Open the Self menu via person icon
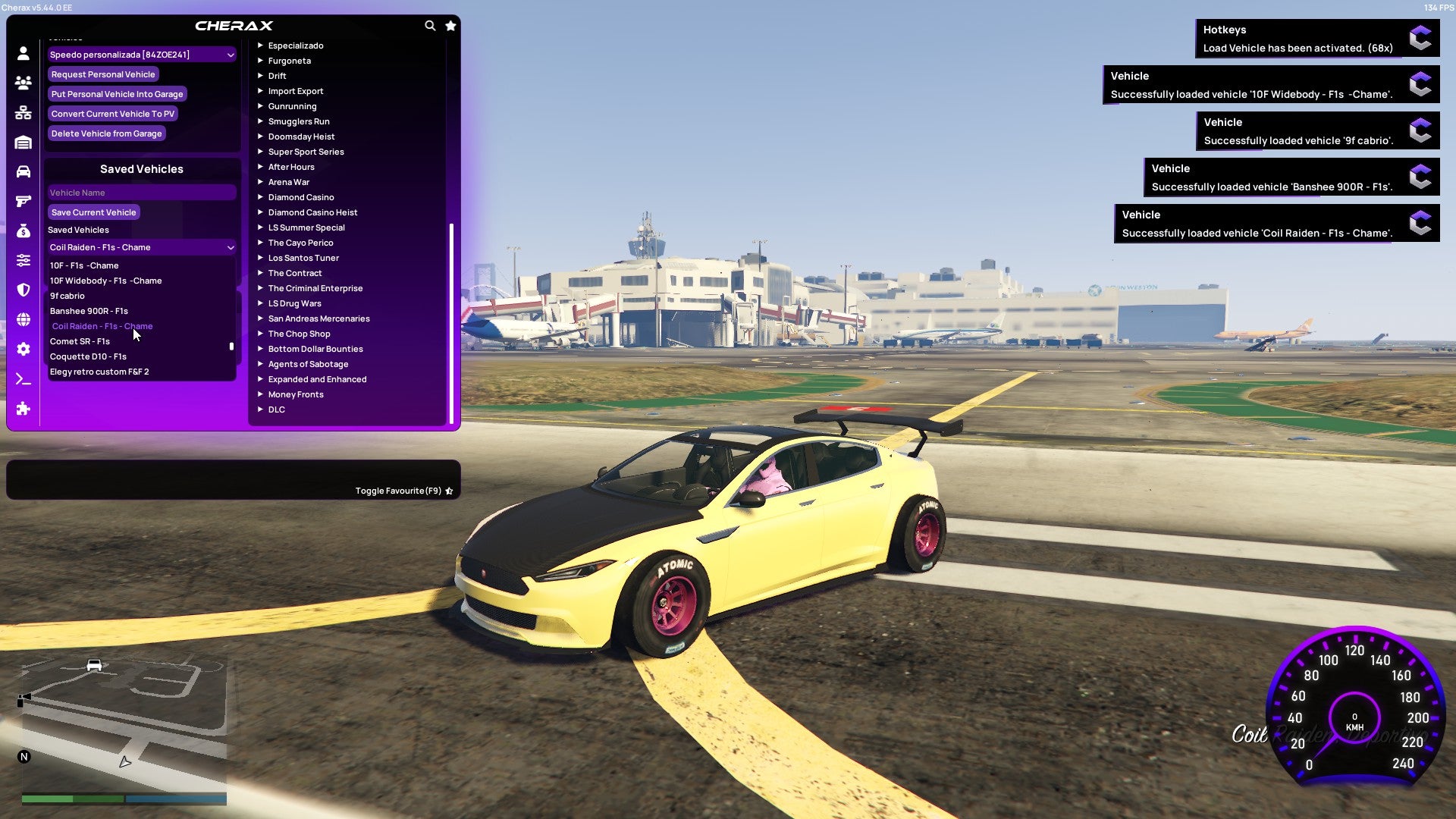1456x819 pixels. click(x=23, y=52)
